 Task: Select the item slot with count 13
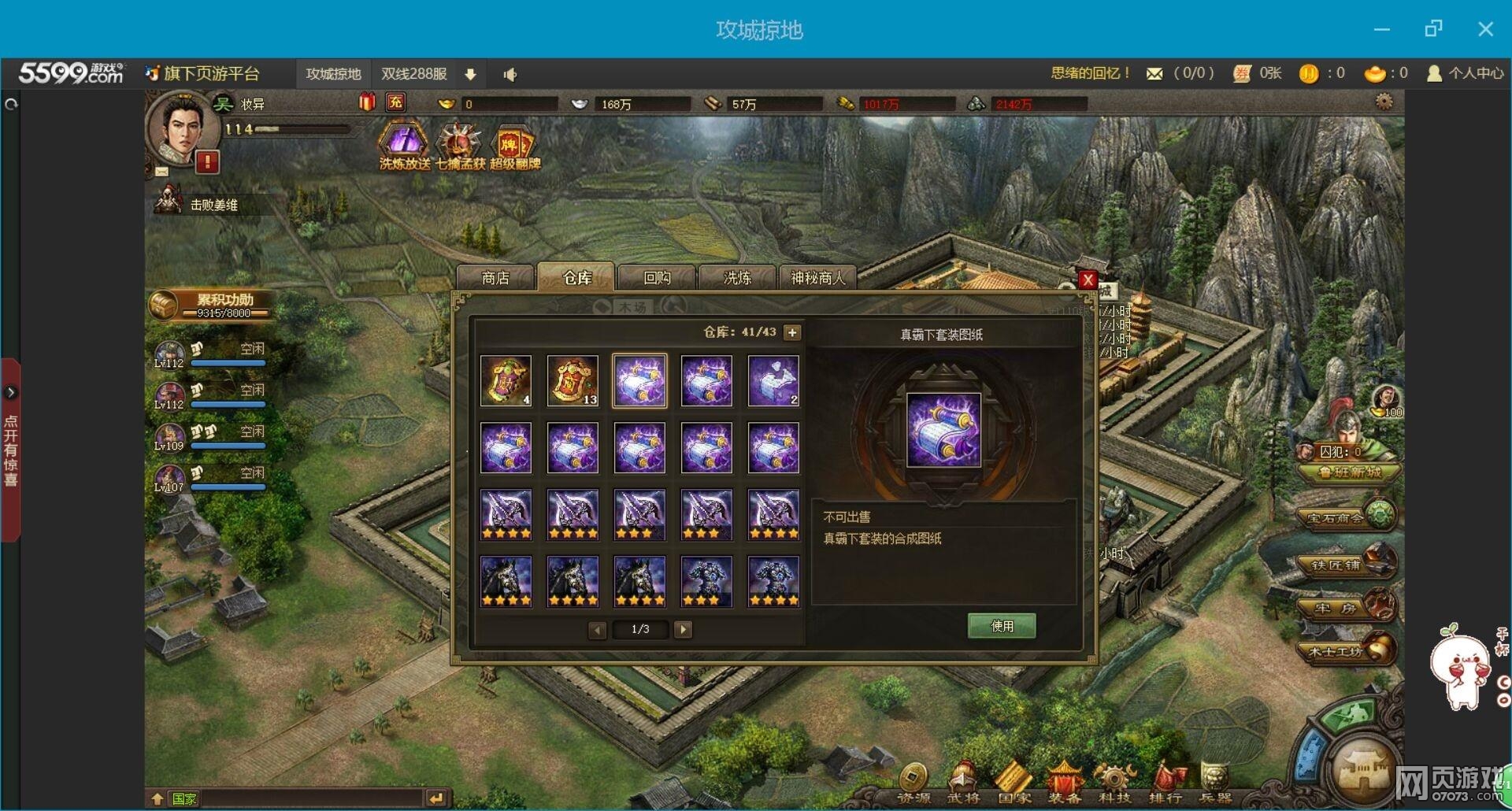573,381
